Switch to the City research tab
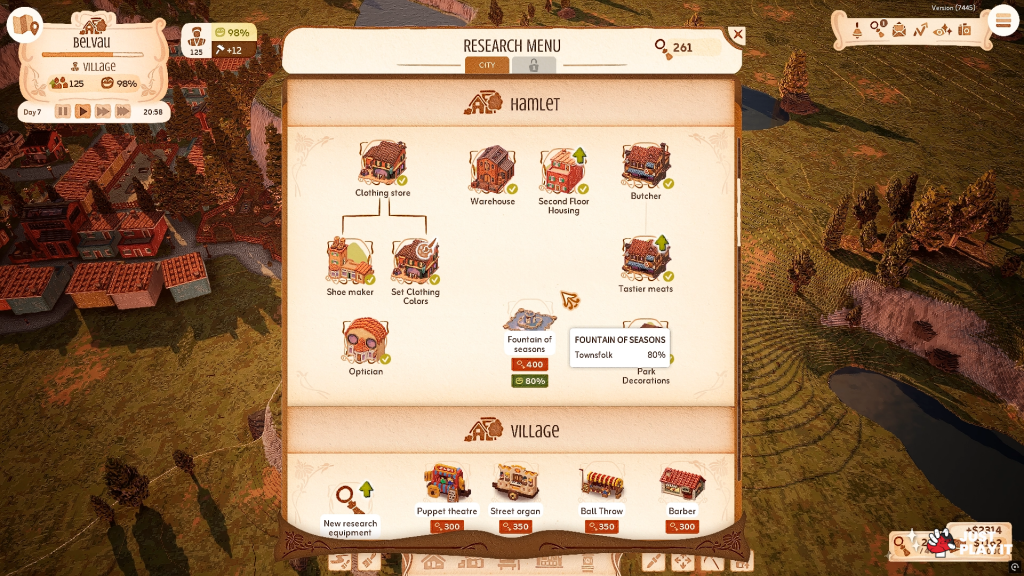Viewport: 1024px width, 576px height. tap(487, 65)
